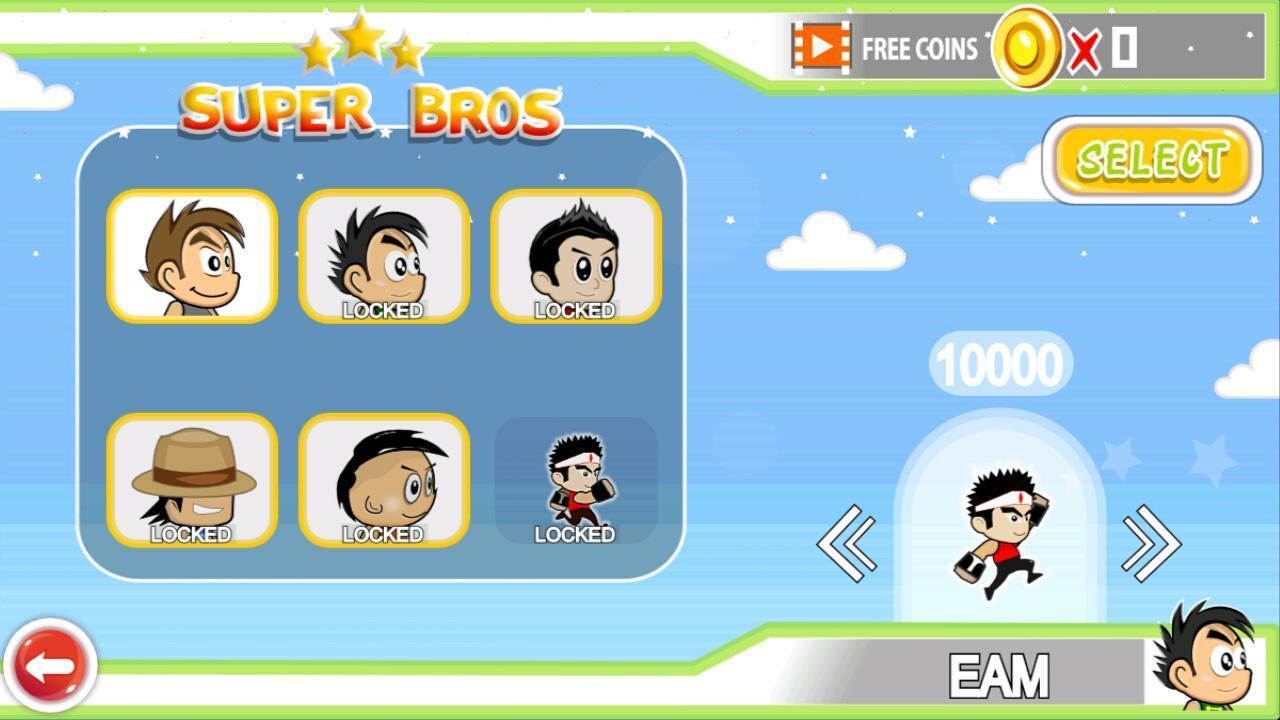Select the unlocked brown-haired character portrait
The image size is (1280, 720).
(x=190, y=257)
